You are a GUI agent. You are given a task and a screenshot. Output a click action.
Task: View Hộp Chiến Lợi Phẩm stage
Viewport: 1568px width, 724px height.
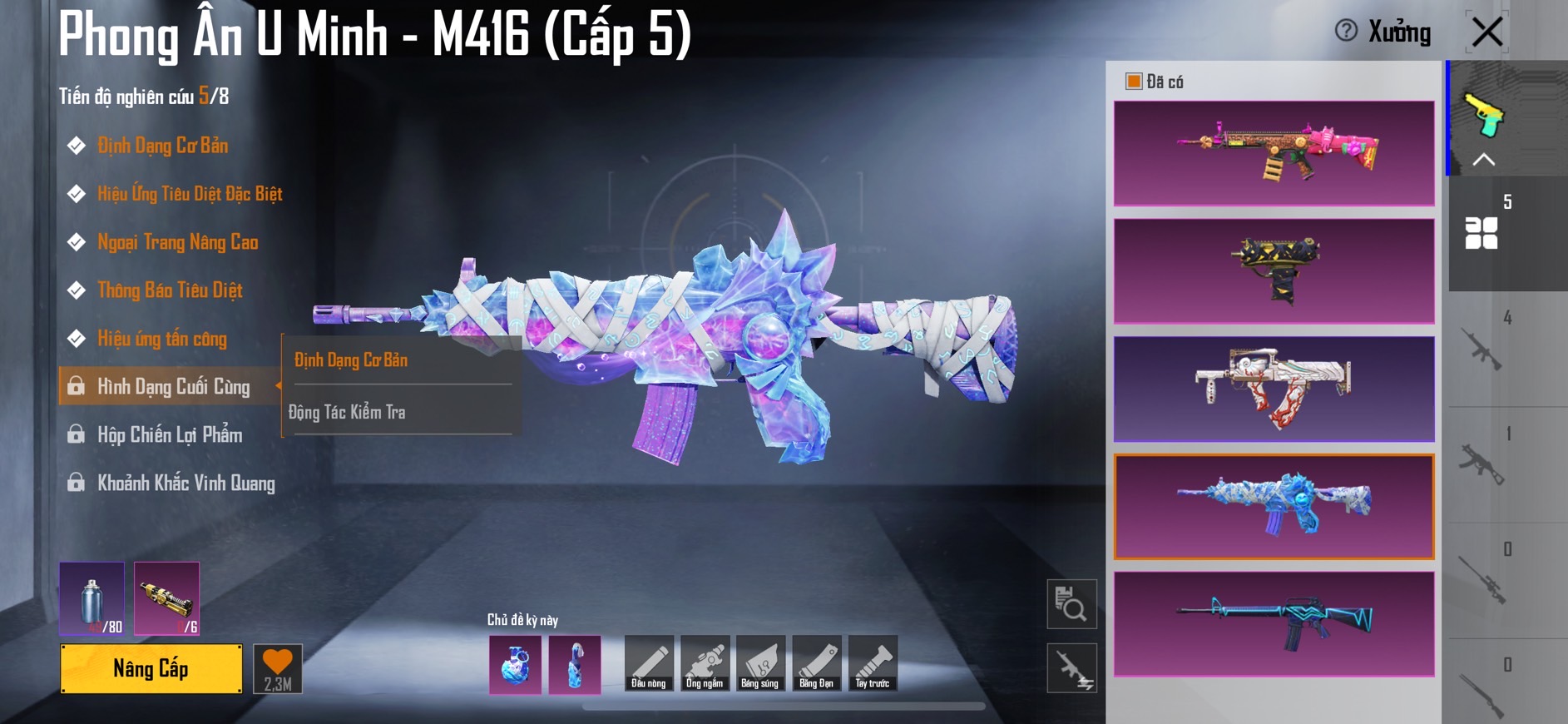click(x=170, y=435)
